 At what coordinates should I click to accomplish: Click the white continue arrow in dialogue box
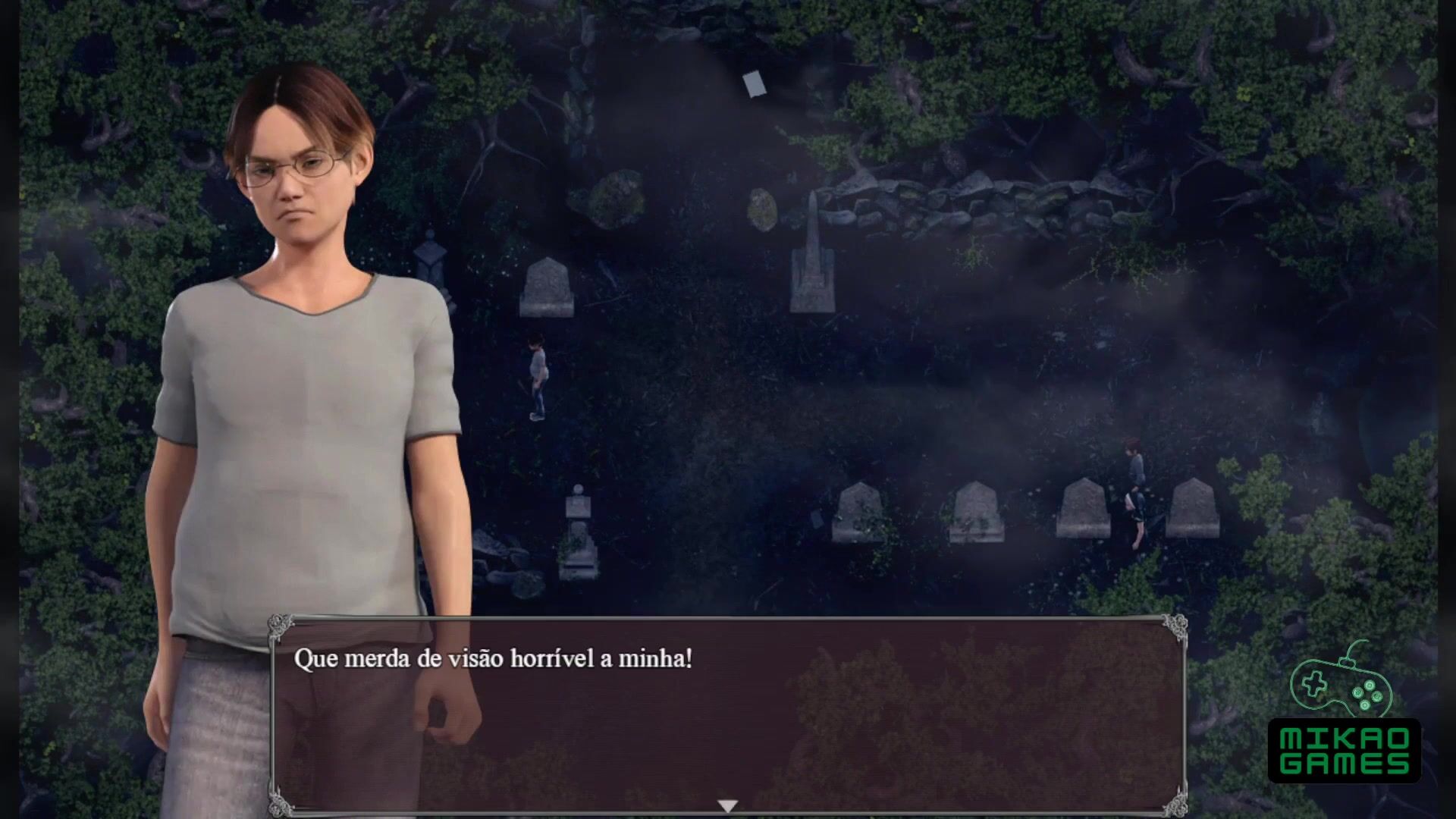(727, 805)
